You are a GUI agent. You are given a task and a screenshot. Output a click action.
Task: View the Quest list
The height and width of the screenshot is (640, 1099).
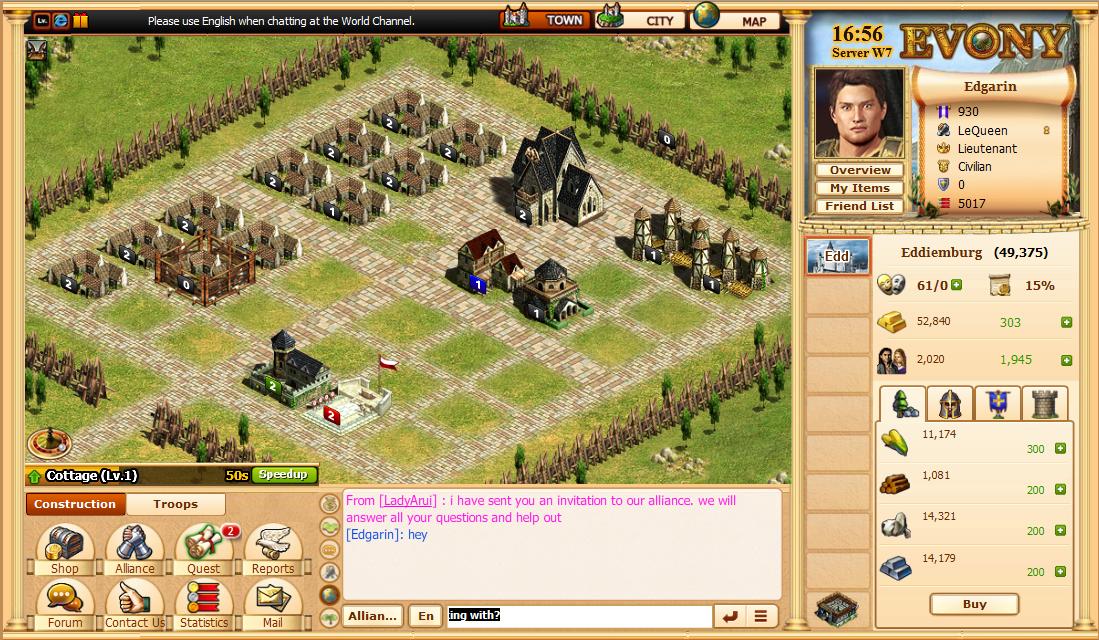click(x=204, y=550)
